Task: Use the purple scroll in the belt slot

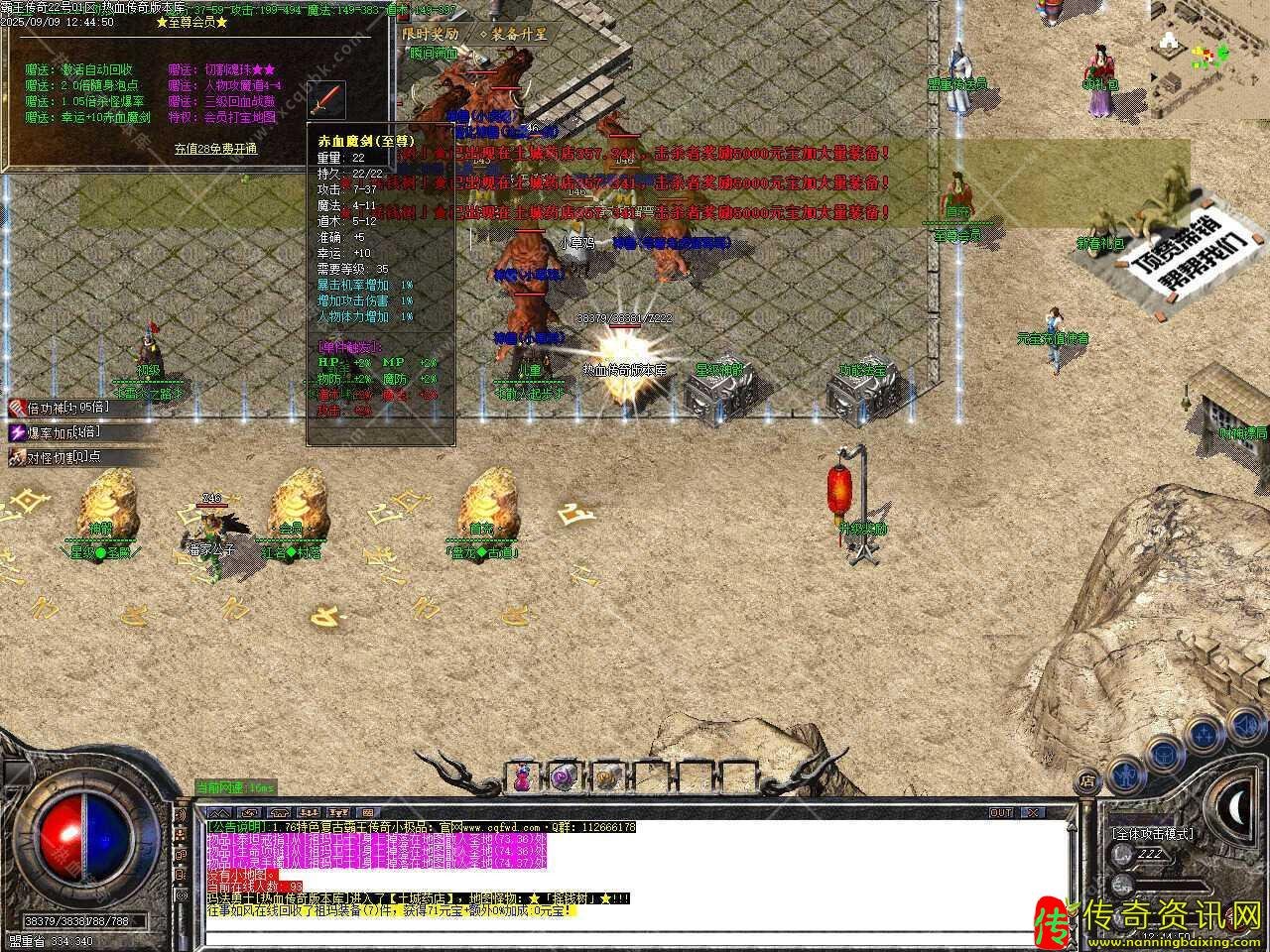Action: pos(564,778)
